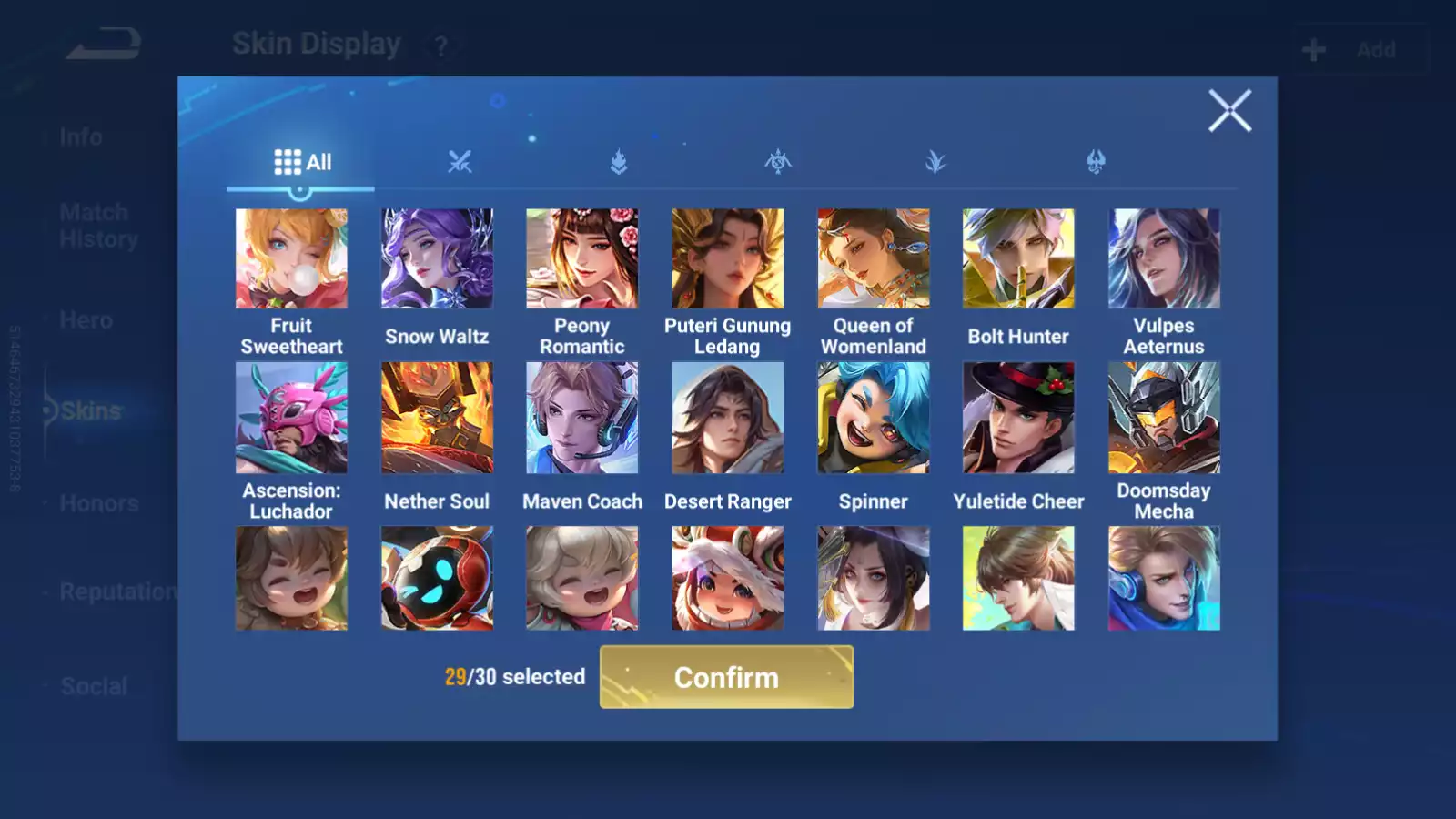Confirm the skin selection
This screenshot has height=819, width=1456.
pyautogui.click(x=726, y=677)
